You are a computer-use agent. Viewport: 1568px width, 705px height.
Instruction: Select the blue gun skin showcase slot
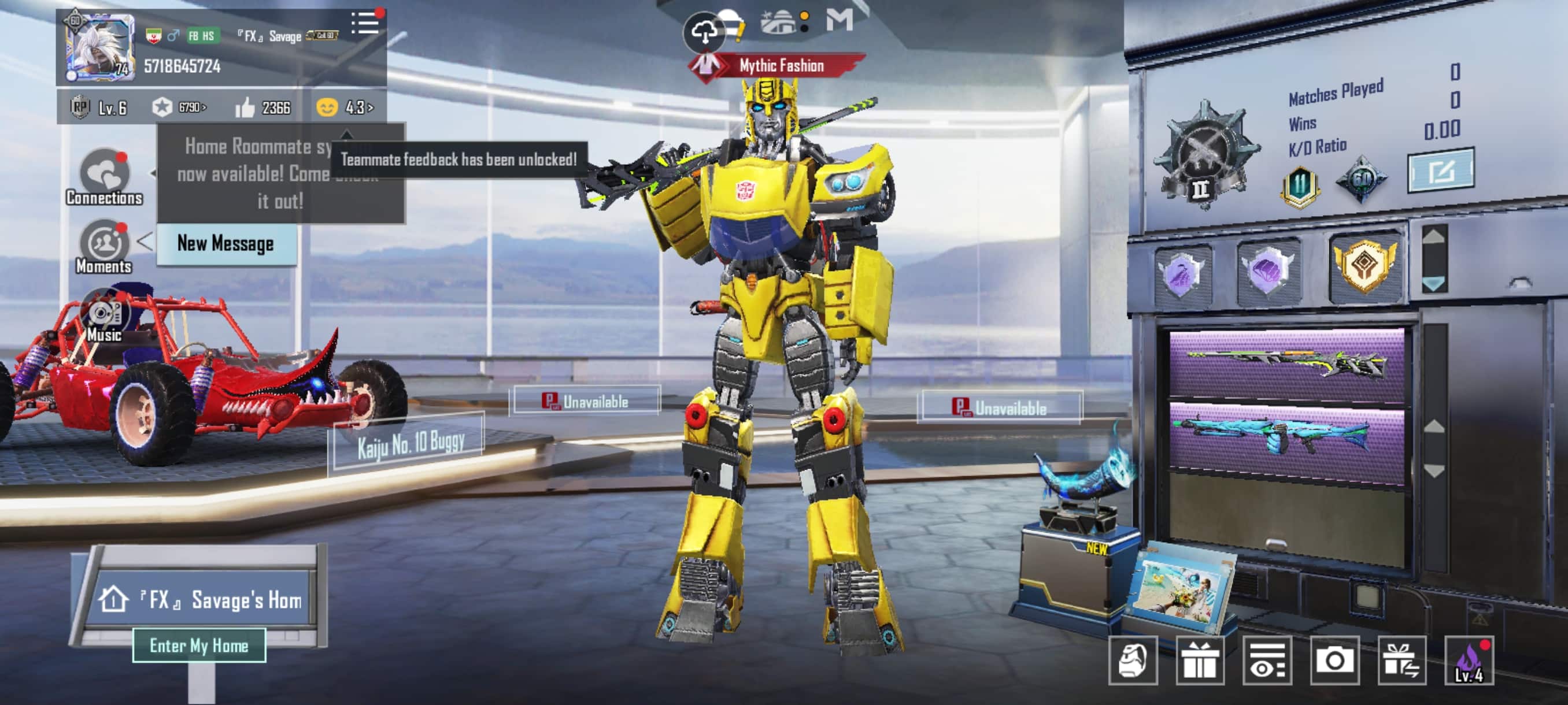1286,436
